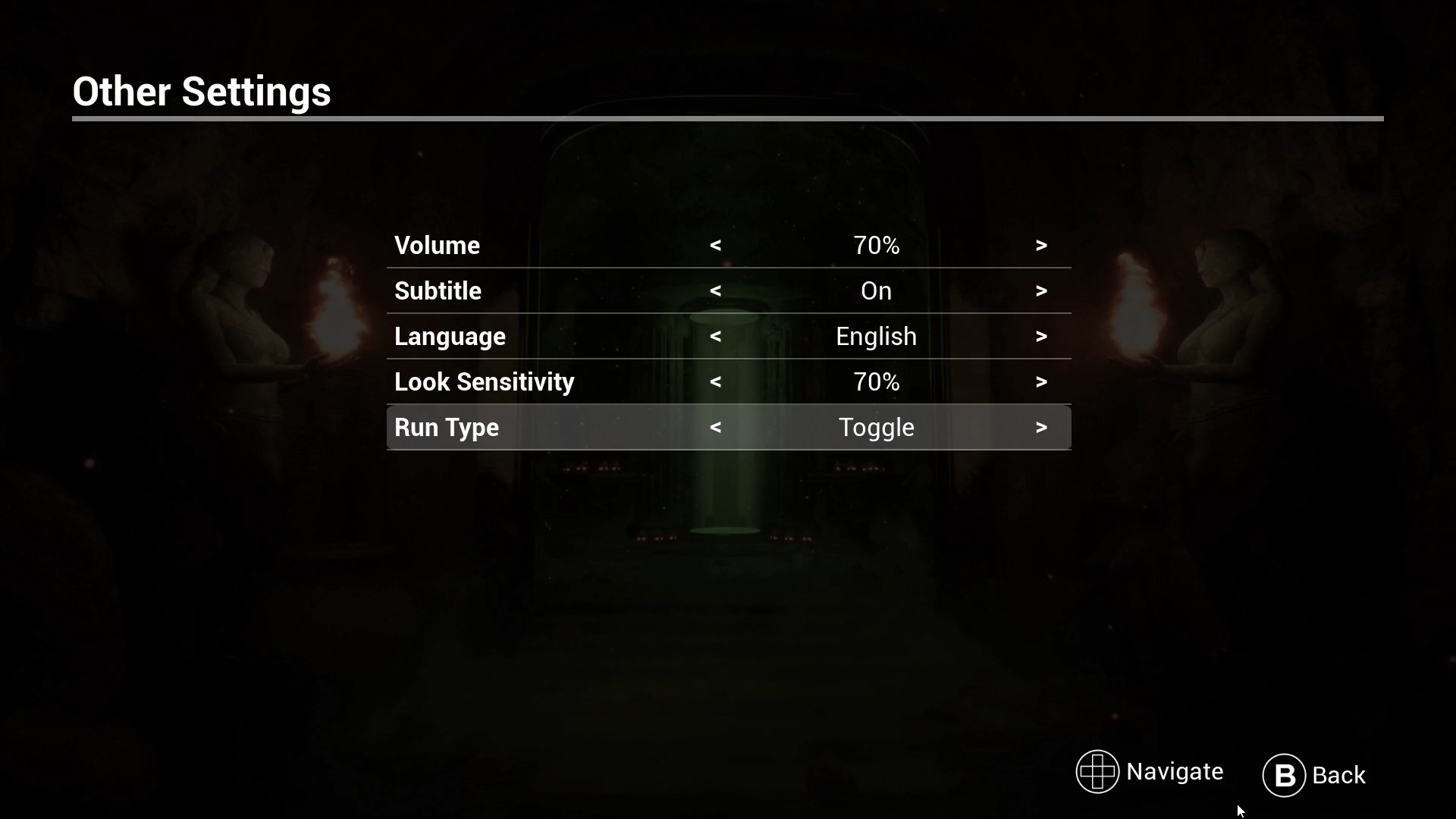Select the highlighted Run Type row
Screen dimensions: 1456x819
tap(447, 427)
